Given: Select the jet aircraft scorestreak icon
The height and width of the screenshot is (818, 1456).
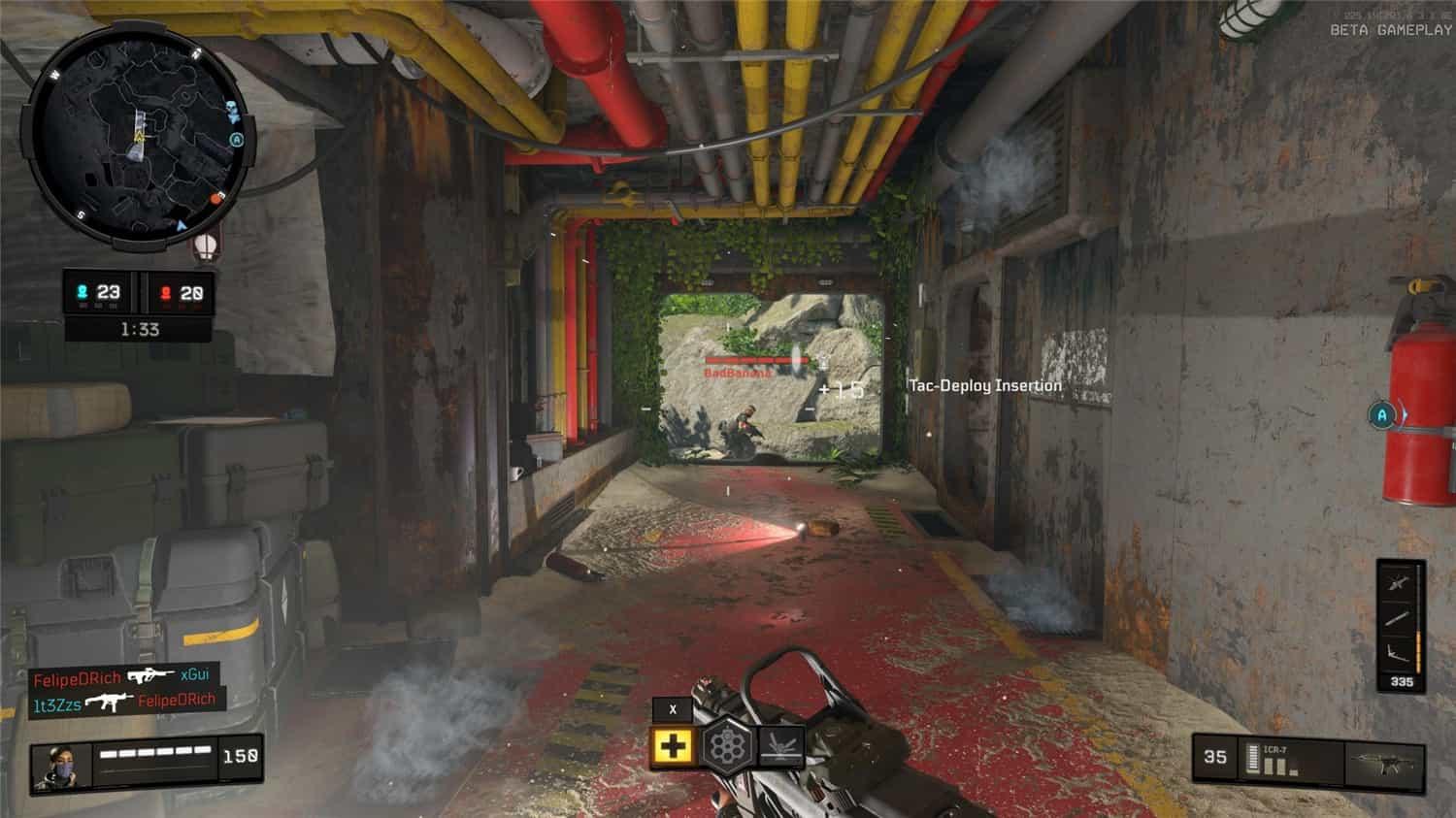Looking at the screenshot, I should point(1398,582).
